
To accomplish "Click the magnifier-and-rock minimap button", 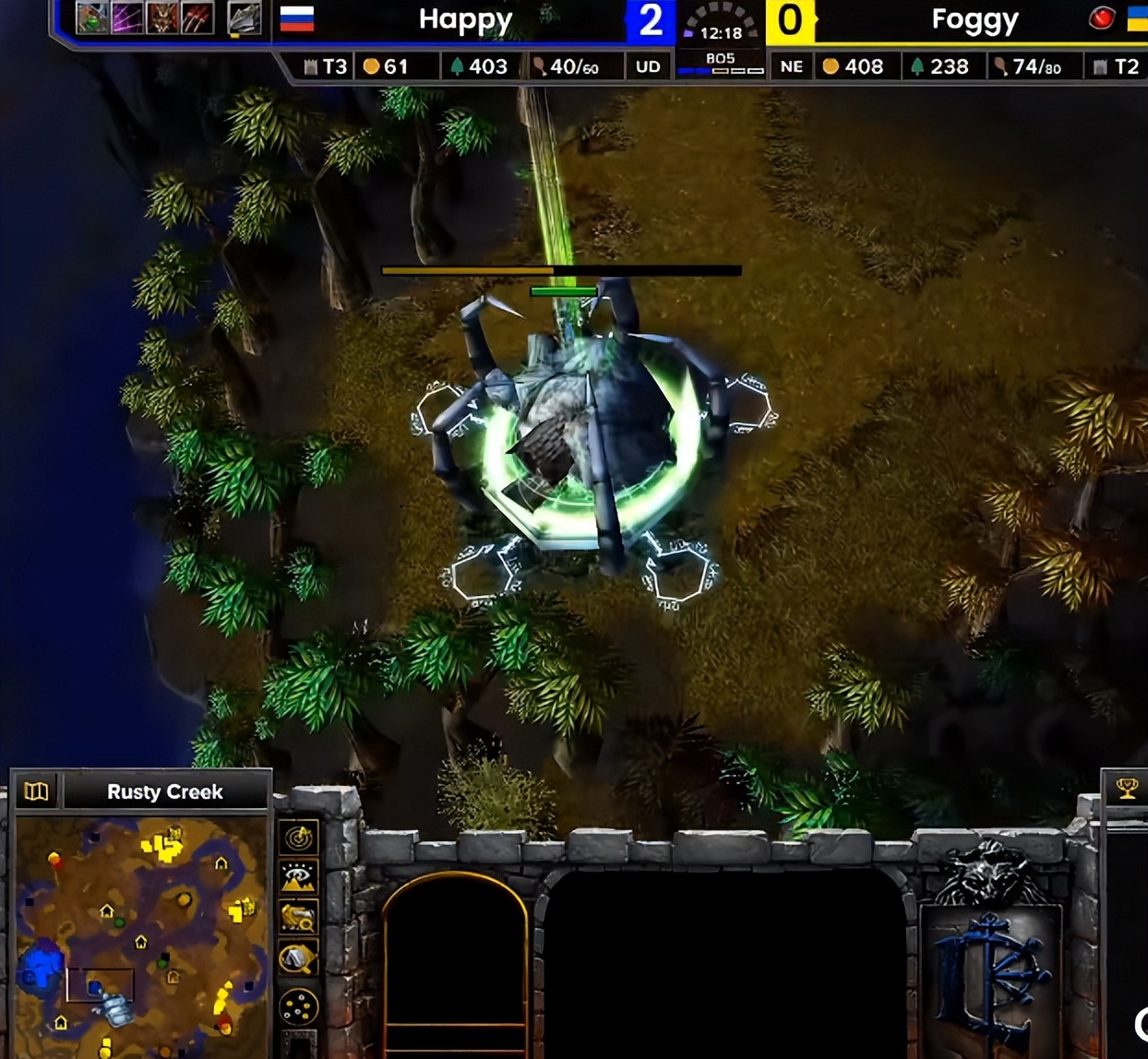I will 299,959.
